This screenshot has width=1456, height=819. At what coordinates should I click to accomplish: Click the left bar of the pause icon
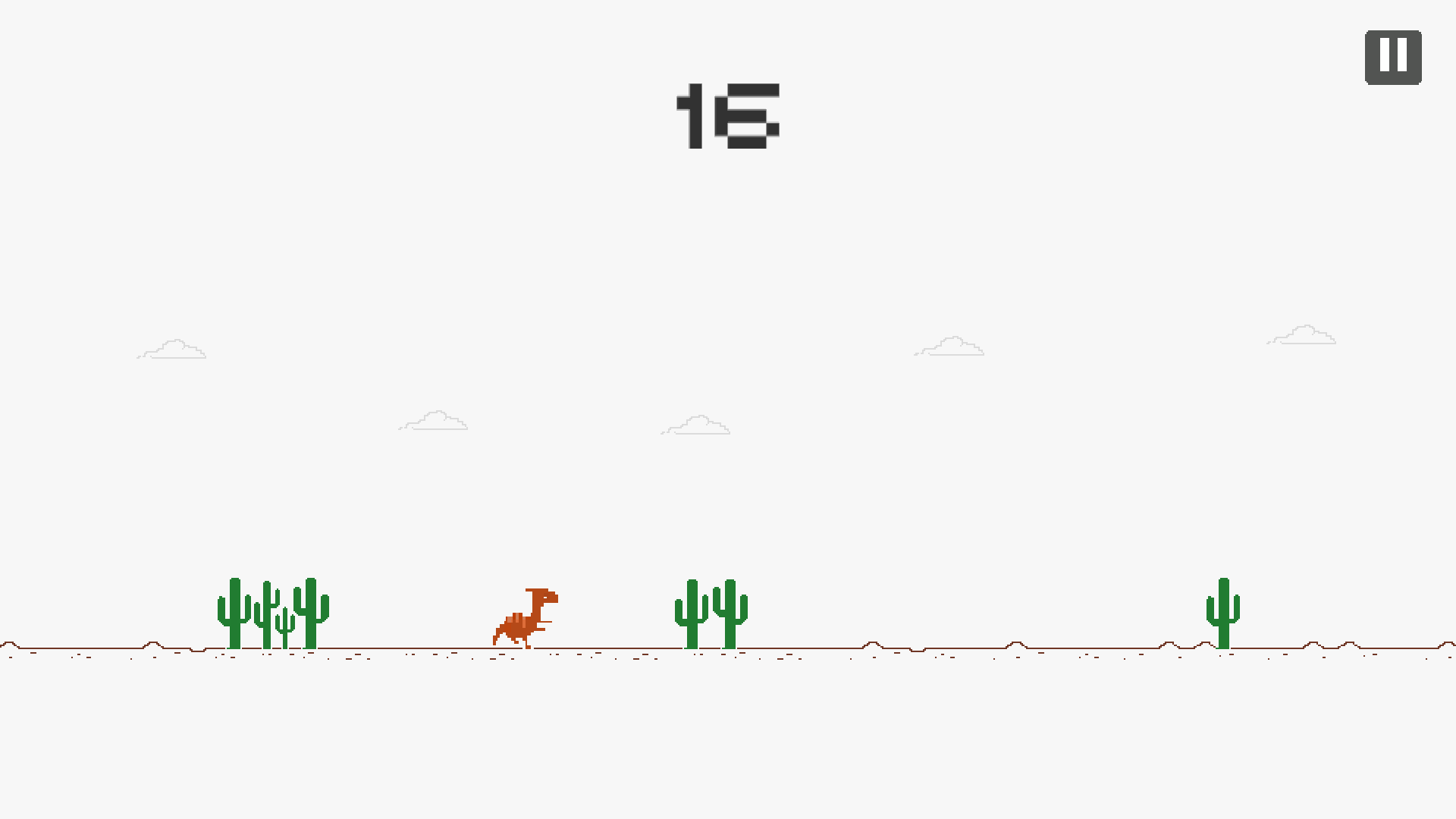point(1385,56)
